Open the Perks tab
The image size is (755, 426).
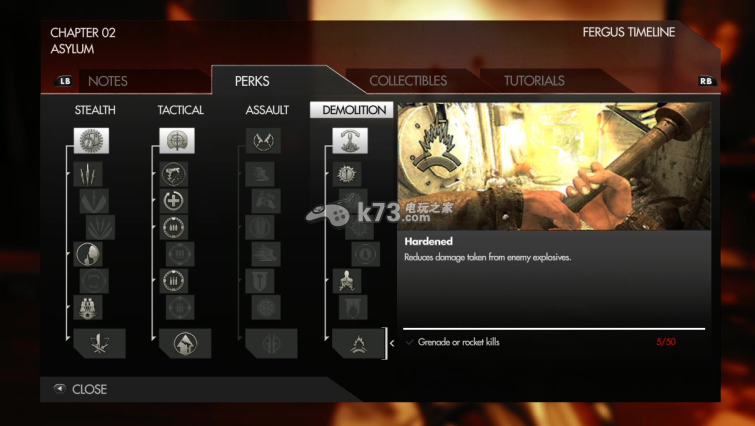pos(252,81)
